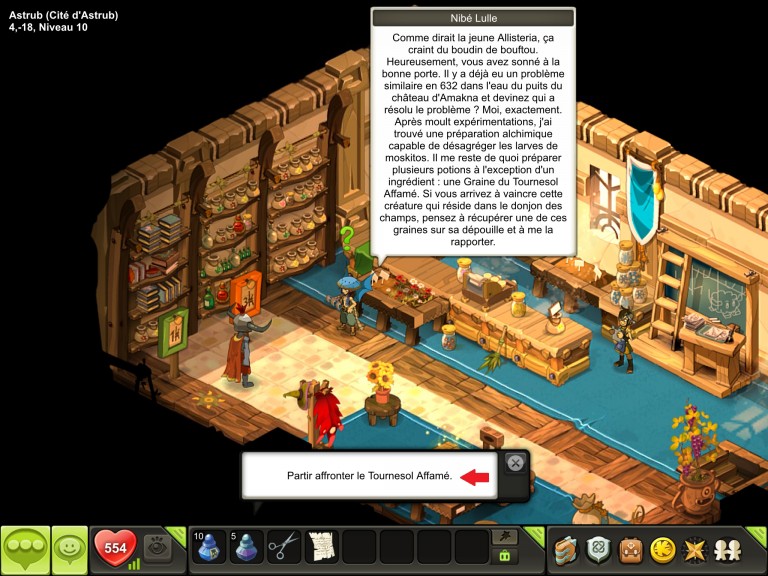Choose the reply "Partir affronter le Tournesol Affamé"
Screen dimensions: 768x576
(x=370, y=477)
